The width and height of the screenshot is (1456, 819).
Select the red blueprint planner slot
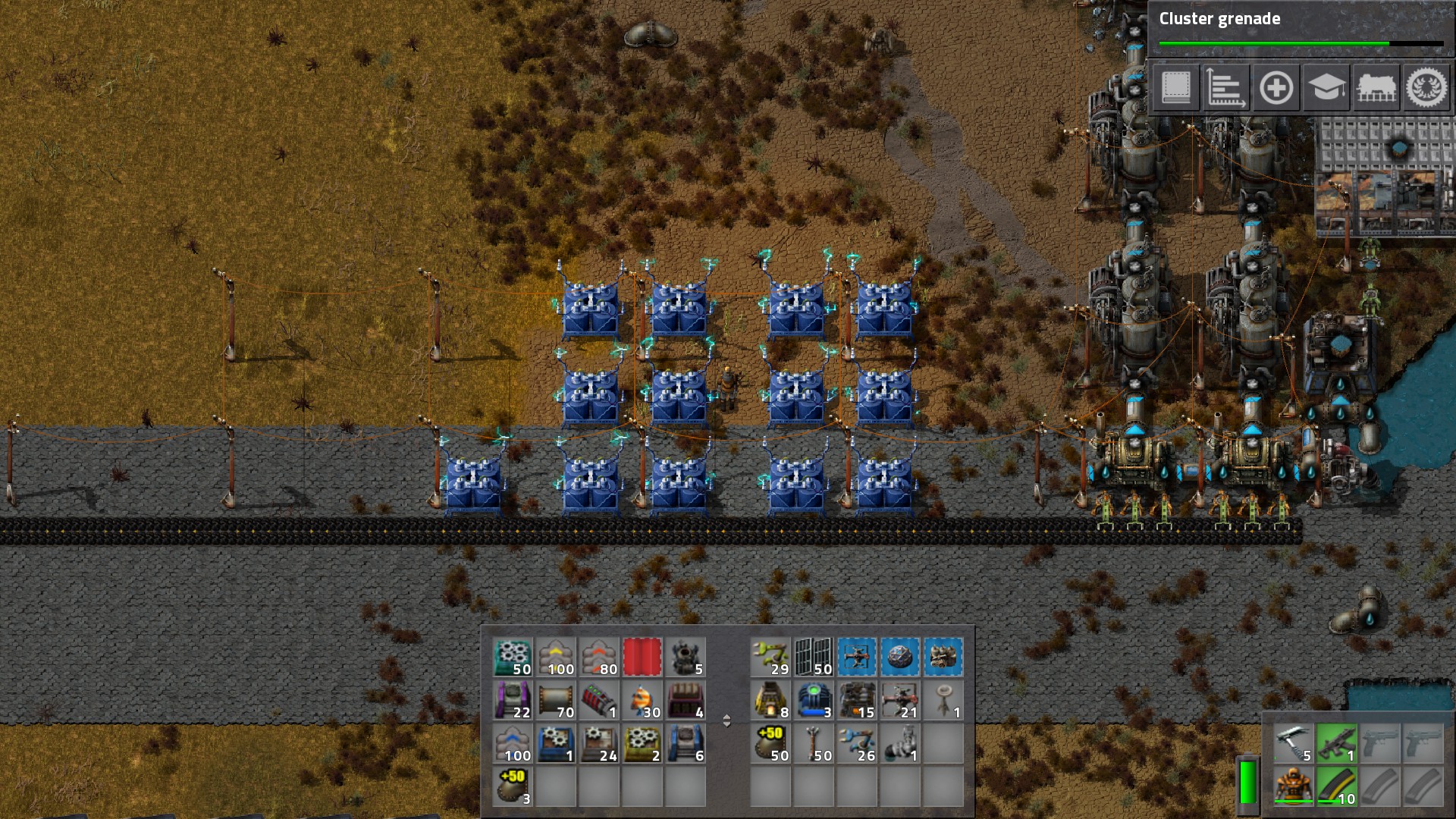642,657
